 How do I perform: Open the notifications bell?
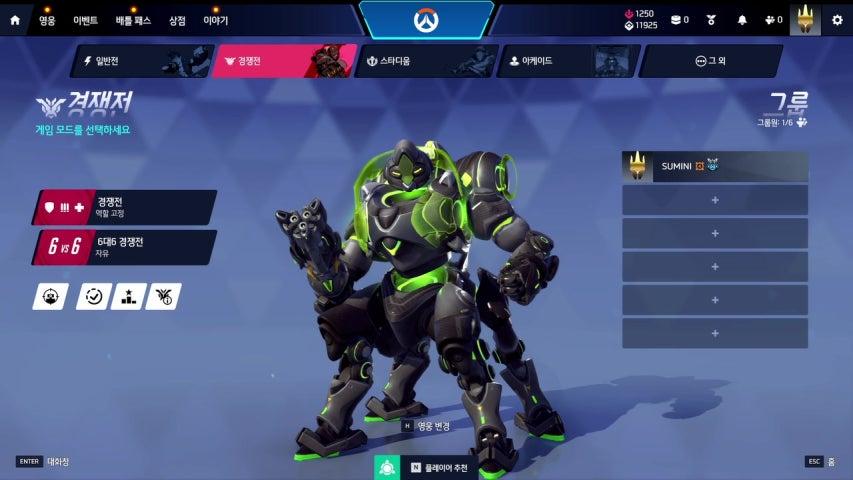click(742, 20)
